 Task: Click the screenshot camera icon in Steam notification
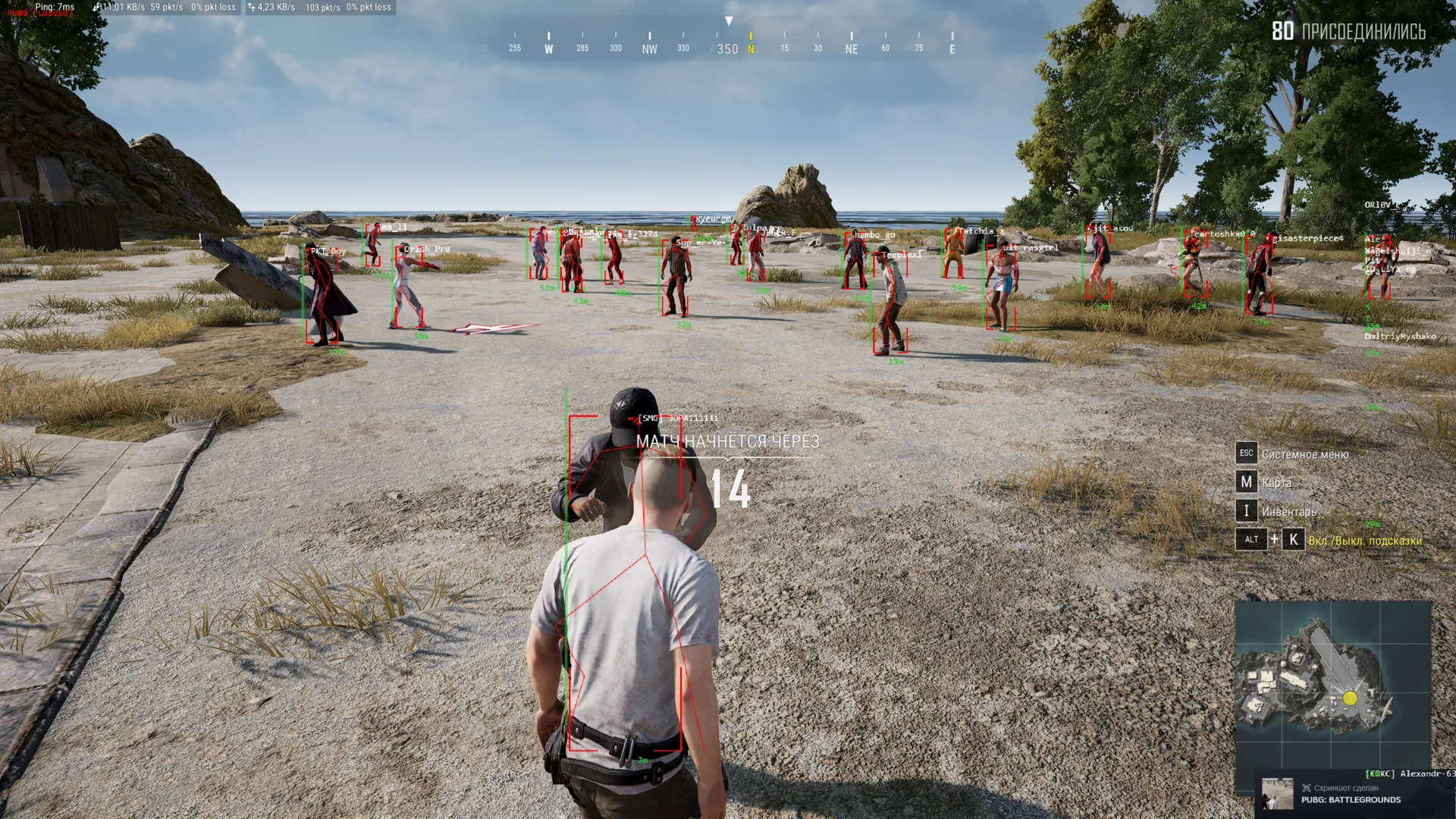(x=1306, y=789)
